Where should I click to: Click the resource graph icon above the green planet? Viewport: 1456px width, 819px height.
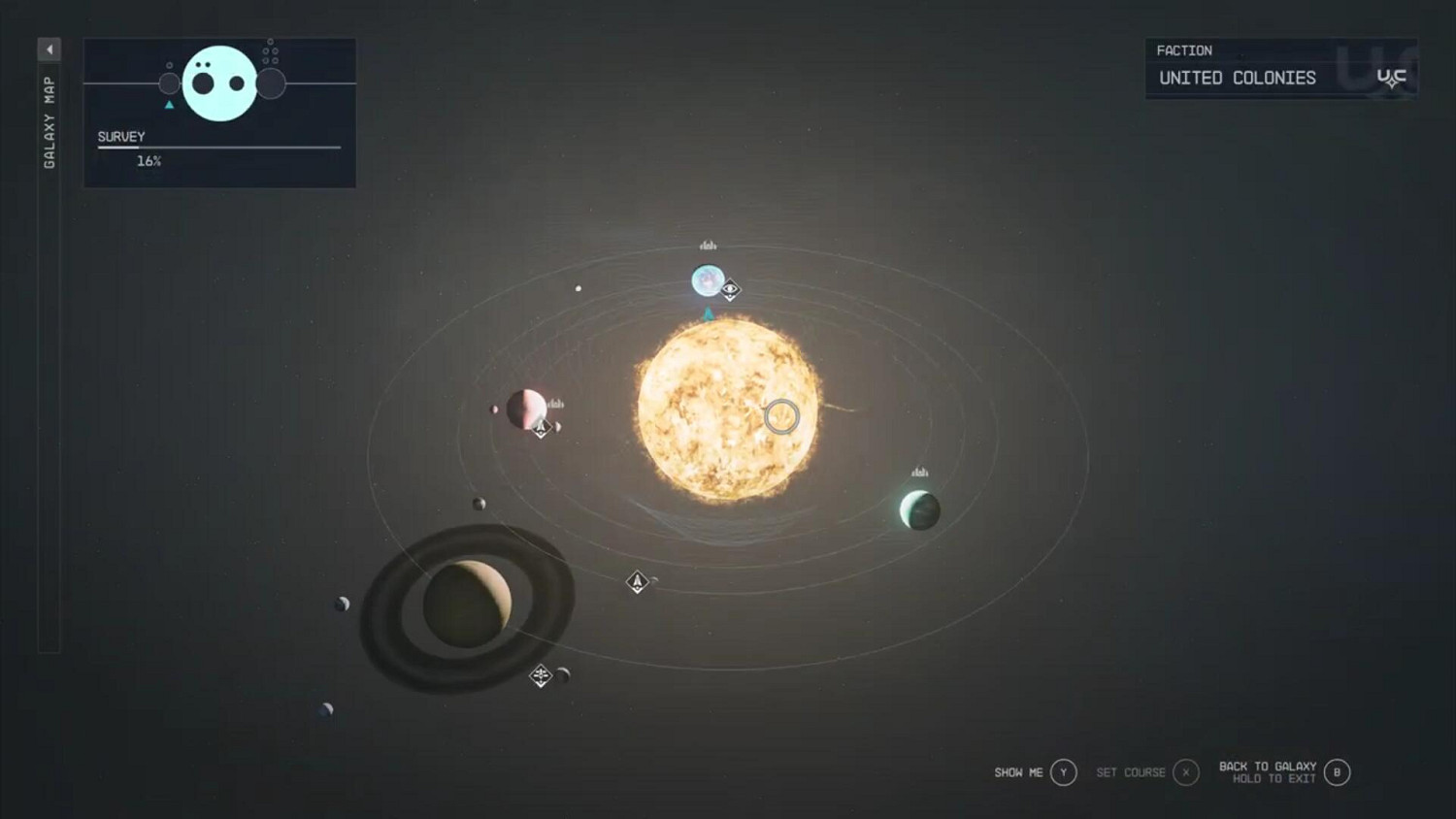coord(917,472)
